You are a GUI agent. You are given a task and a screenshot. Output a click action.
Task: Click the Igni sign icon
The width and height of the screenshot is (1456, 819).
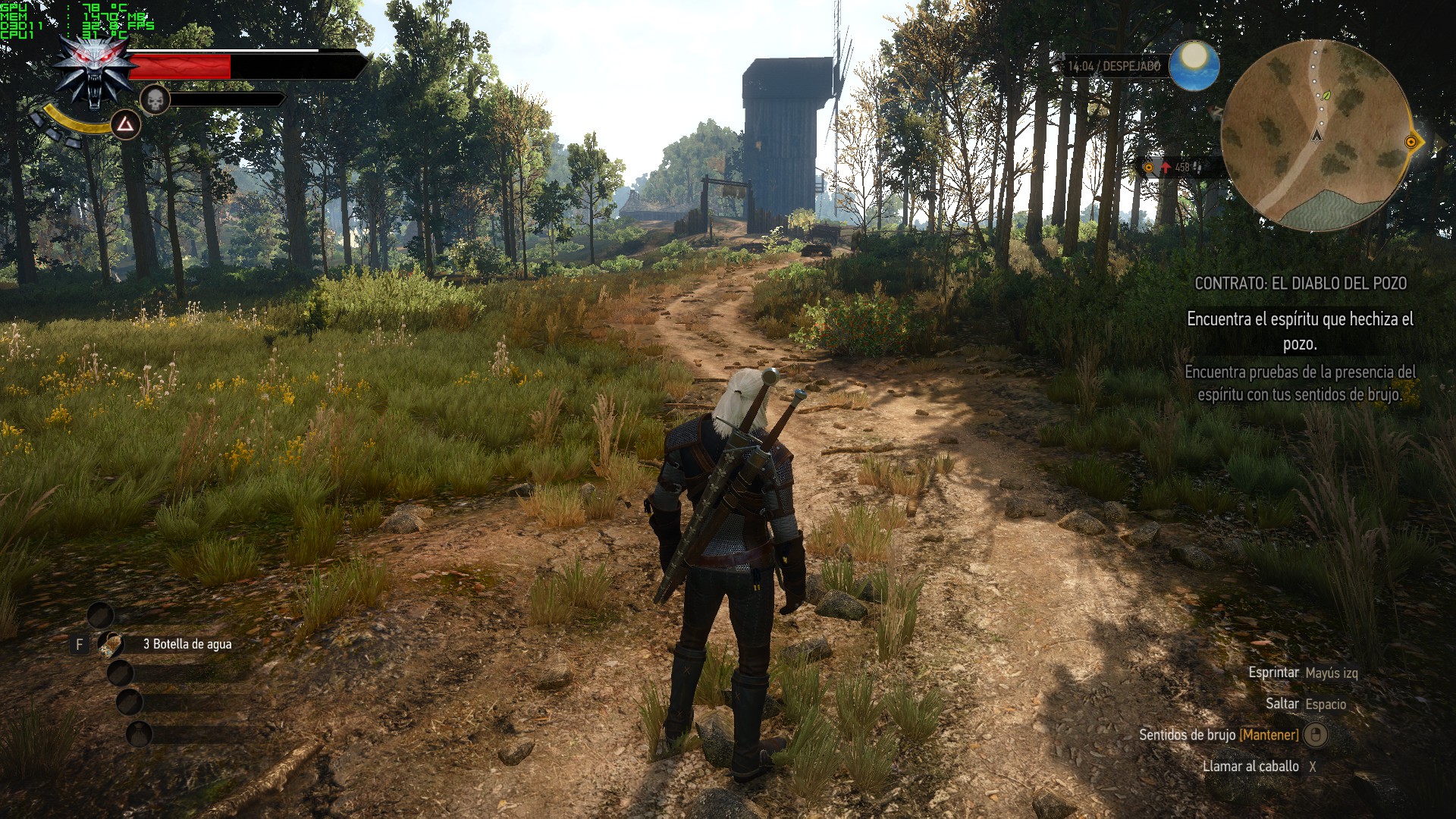coord(125,125)
